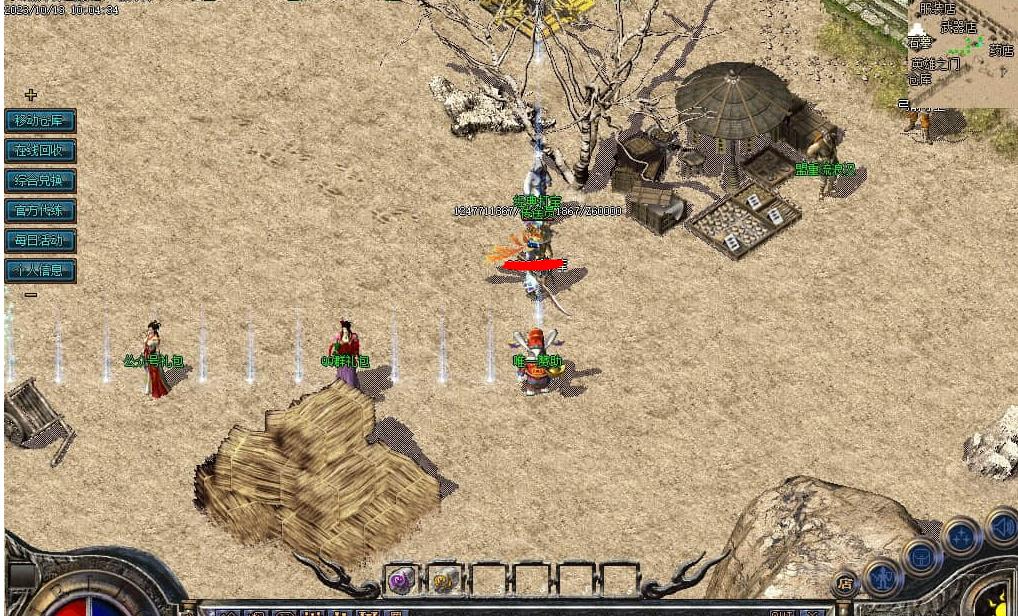
Task: Show the 每日活动 daily events
Action: pos(40,240)
